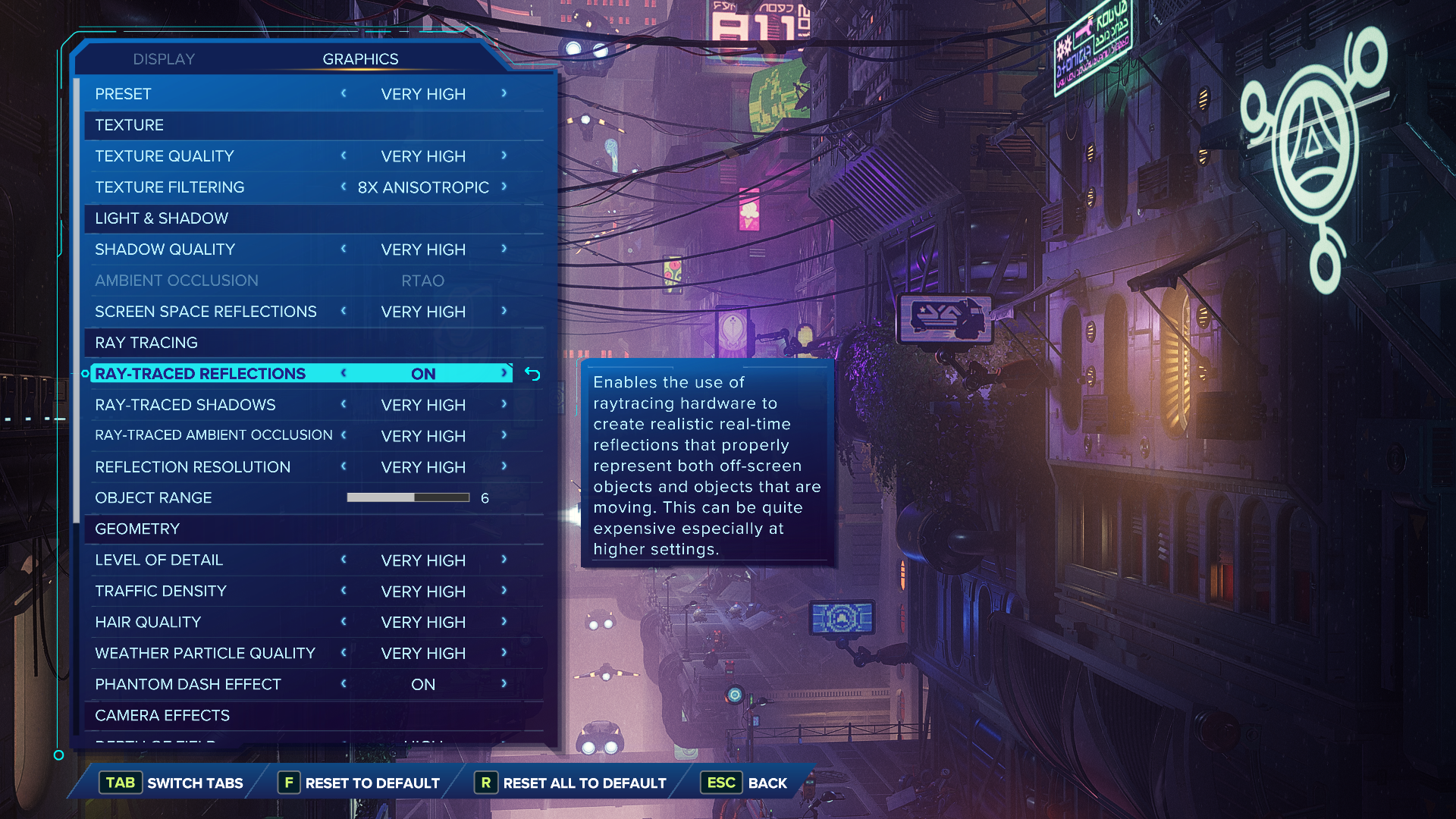Switch to the Display tab

164,59
